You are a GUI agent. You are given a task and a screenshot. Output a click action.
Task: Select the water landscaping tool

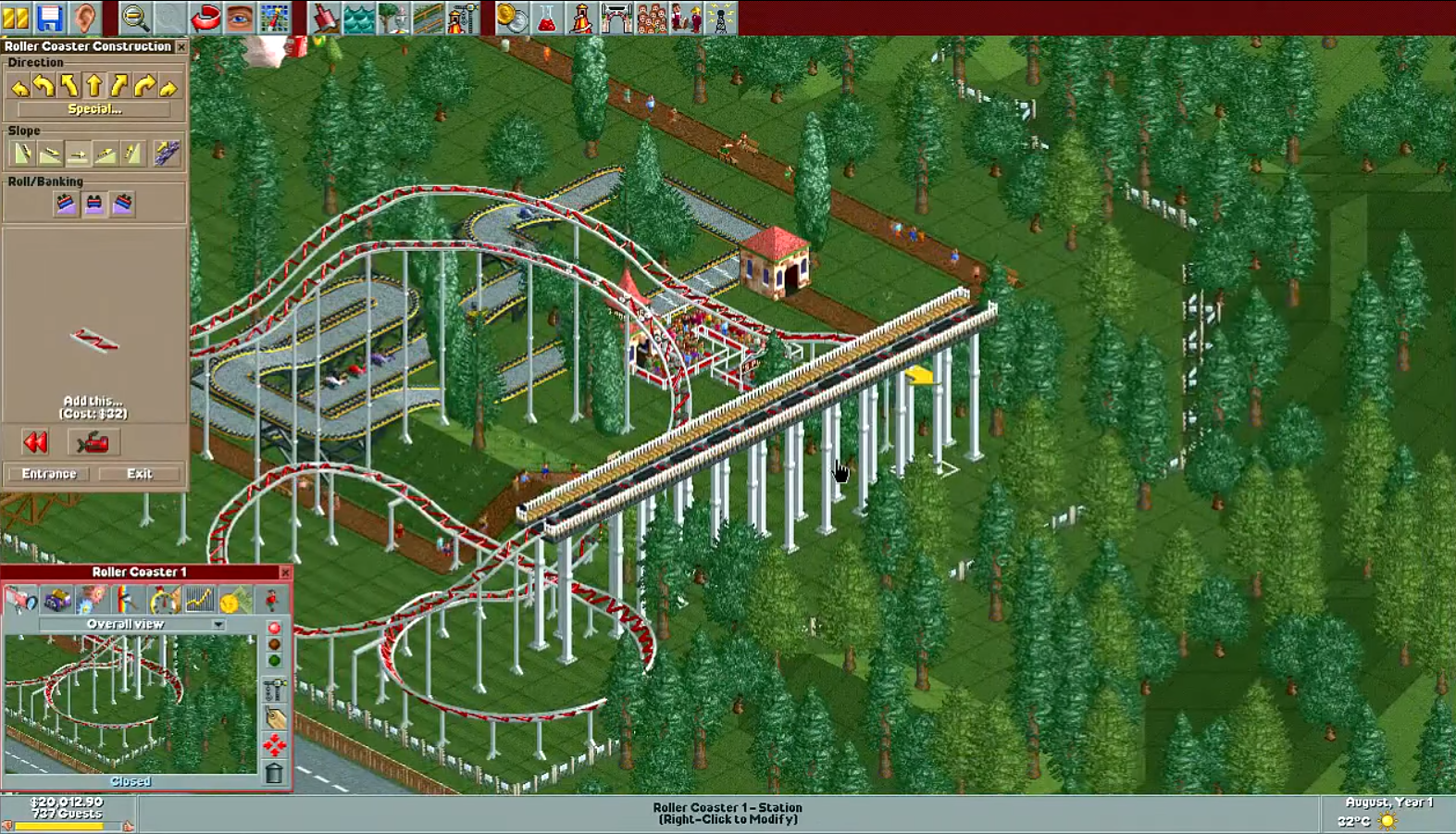coord(358,15)
